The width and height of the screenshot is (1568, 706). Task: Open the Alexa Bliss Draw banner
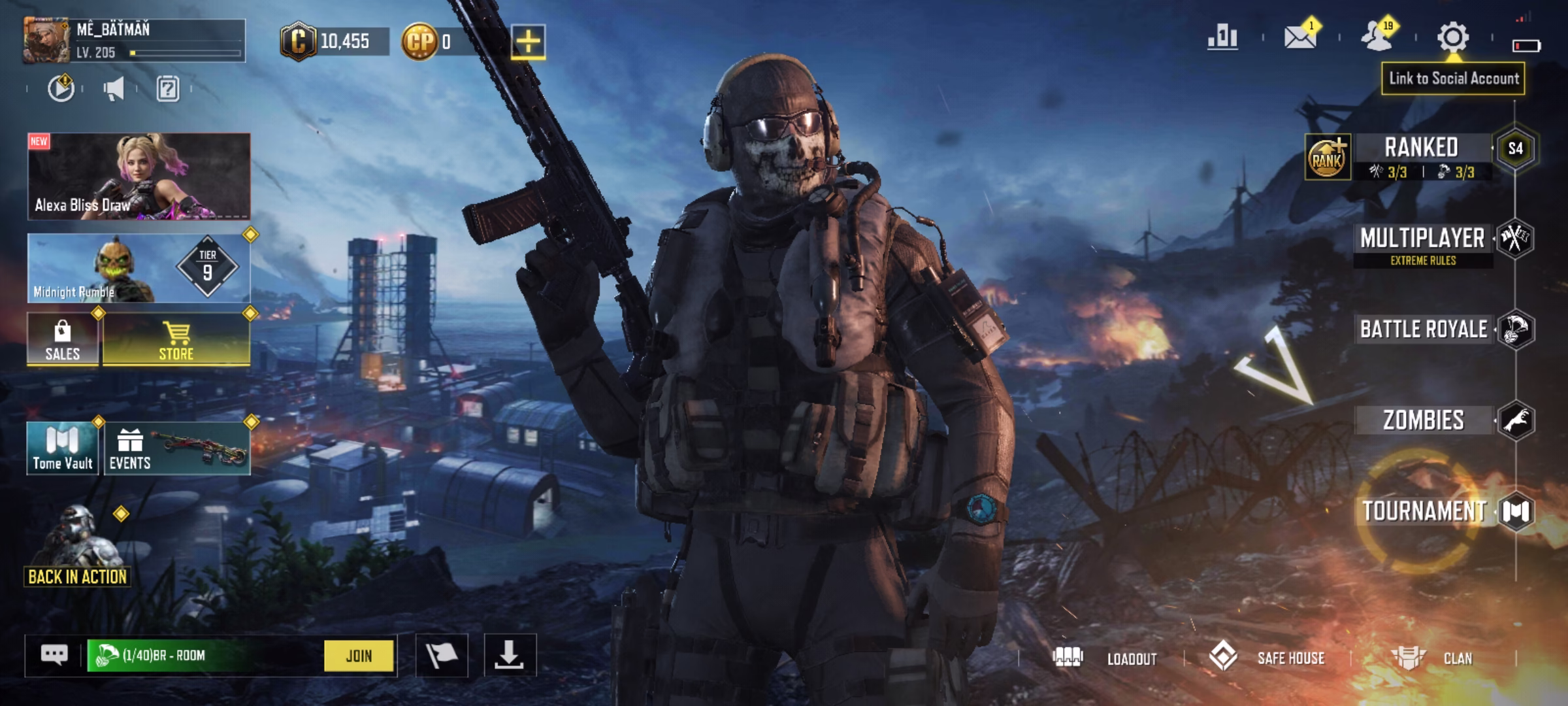(139, 176)
